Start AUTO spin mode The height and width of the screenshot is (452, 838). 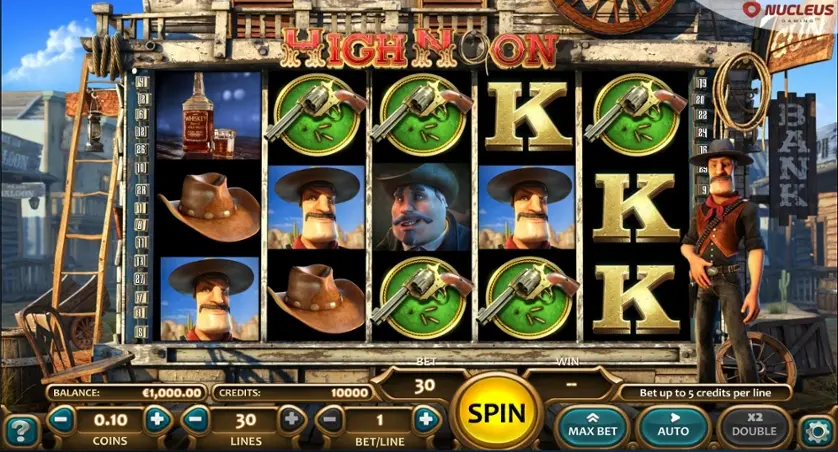click(671, 425)
